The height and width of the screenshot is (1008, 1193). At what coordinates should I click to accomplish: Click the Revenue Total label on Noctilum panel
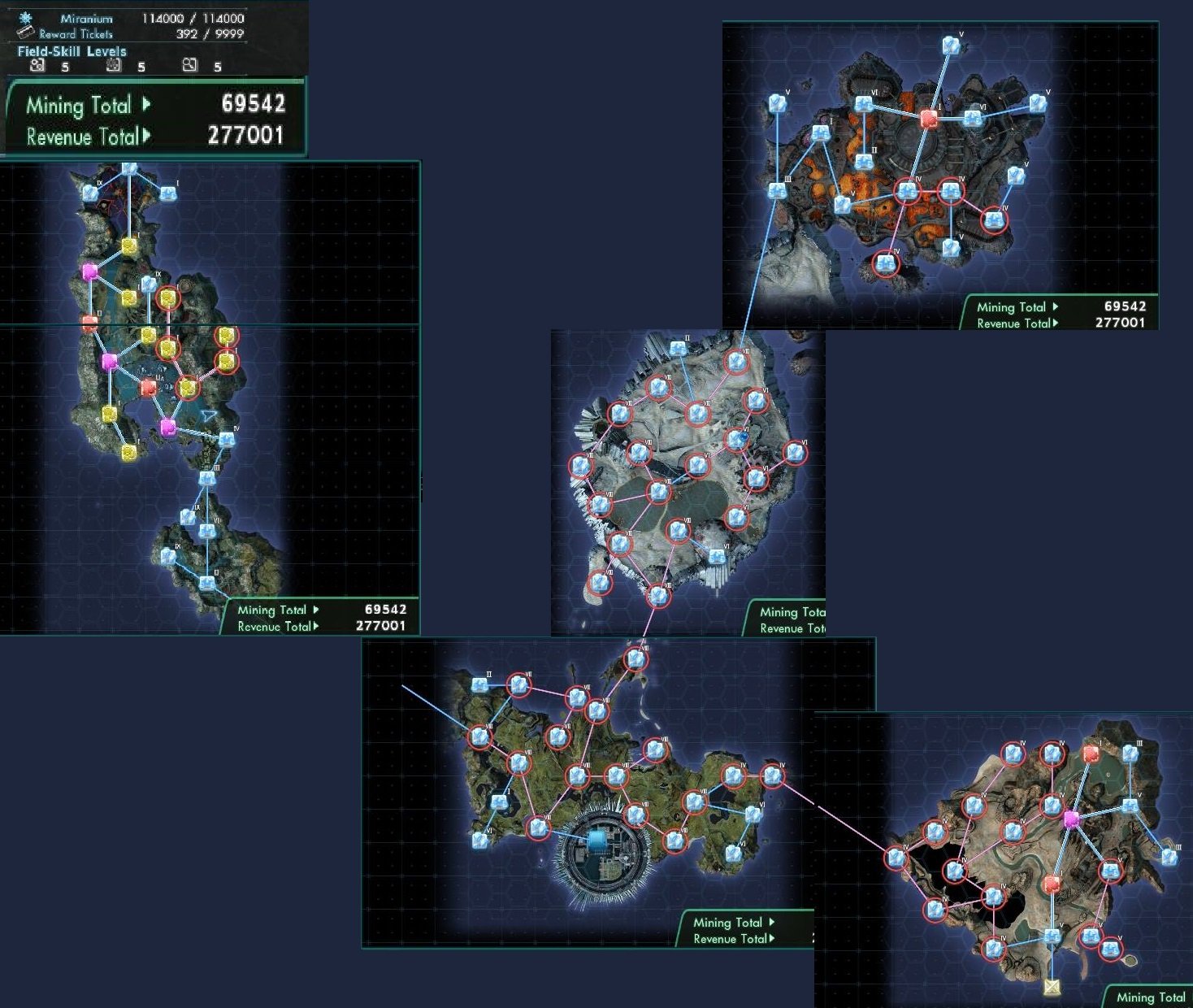[274, 626]
